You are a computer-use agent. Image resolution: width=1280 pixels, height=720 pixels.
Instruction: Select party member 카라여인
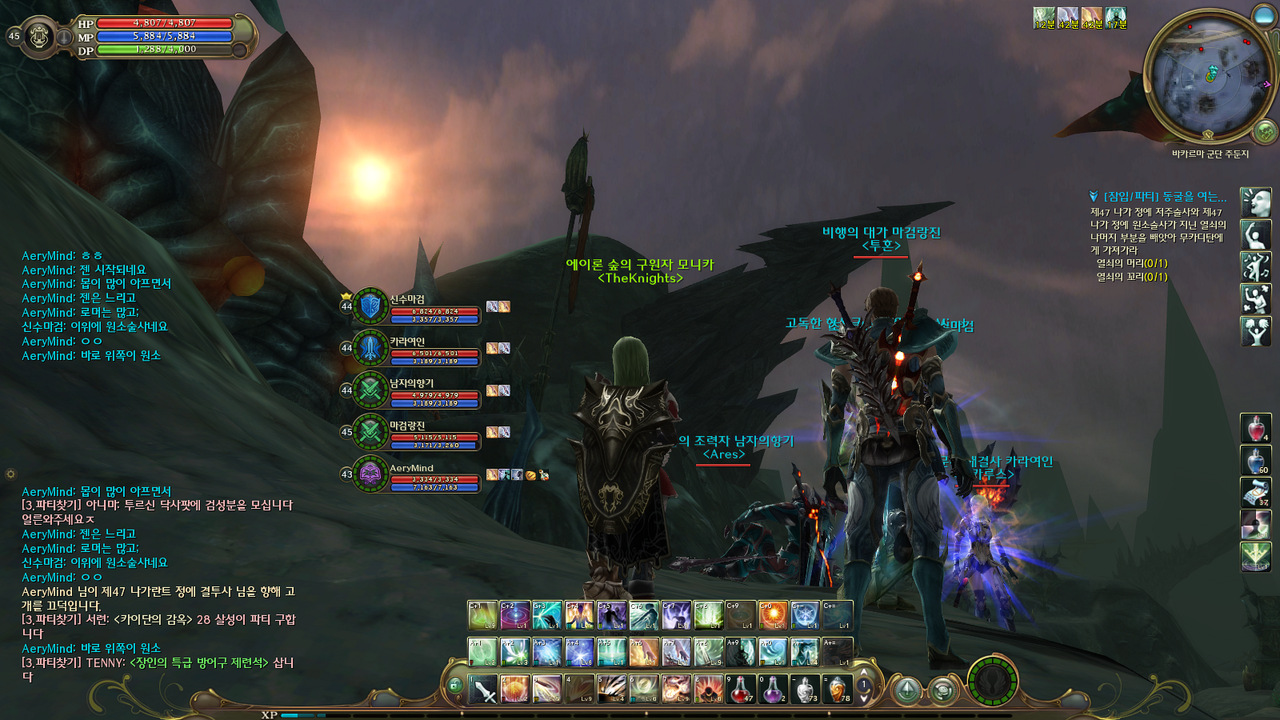tap(371, 349)
